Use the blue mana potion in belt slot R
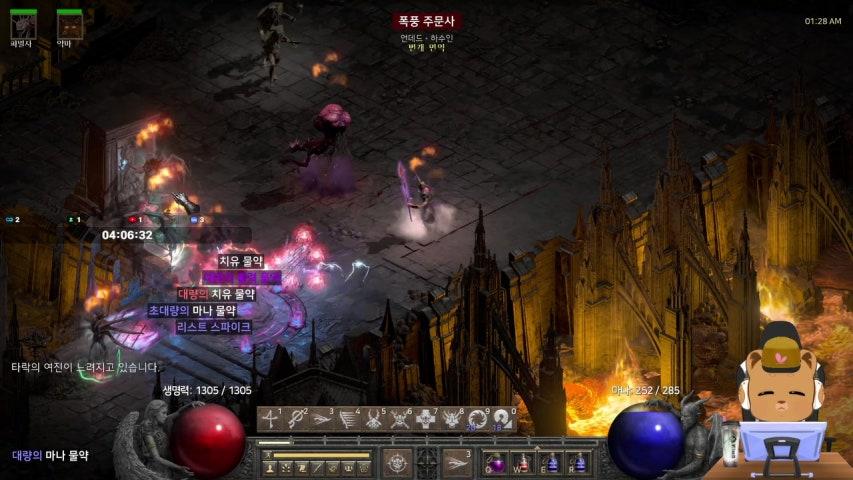Image resolution: width=853 pixels, height=480 pixels. (577, 463)
